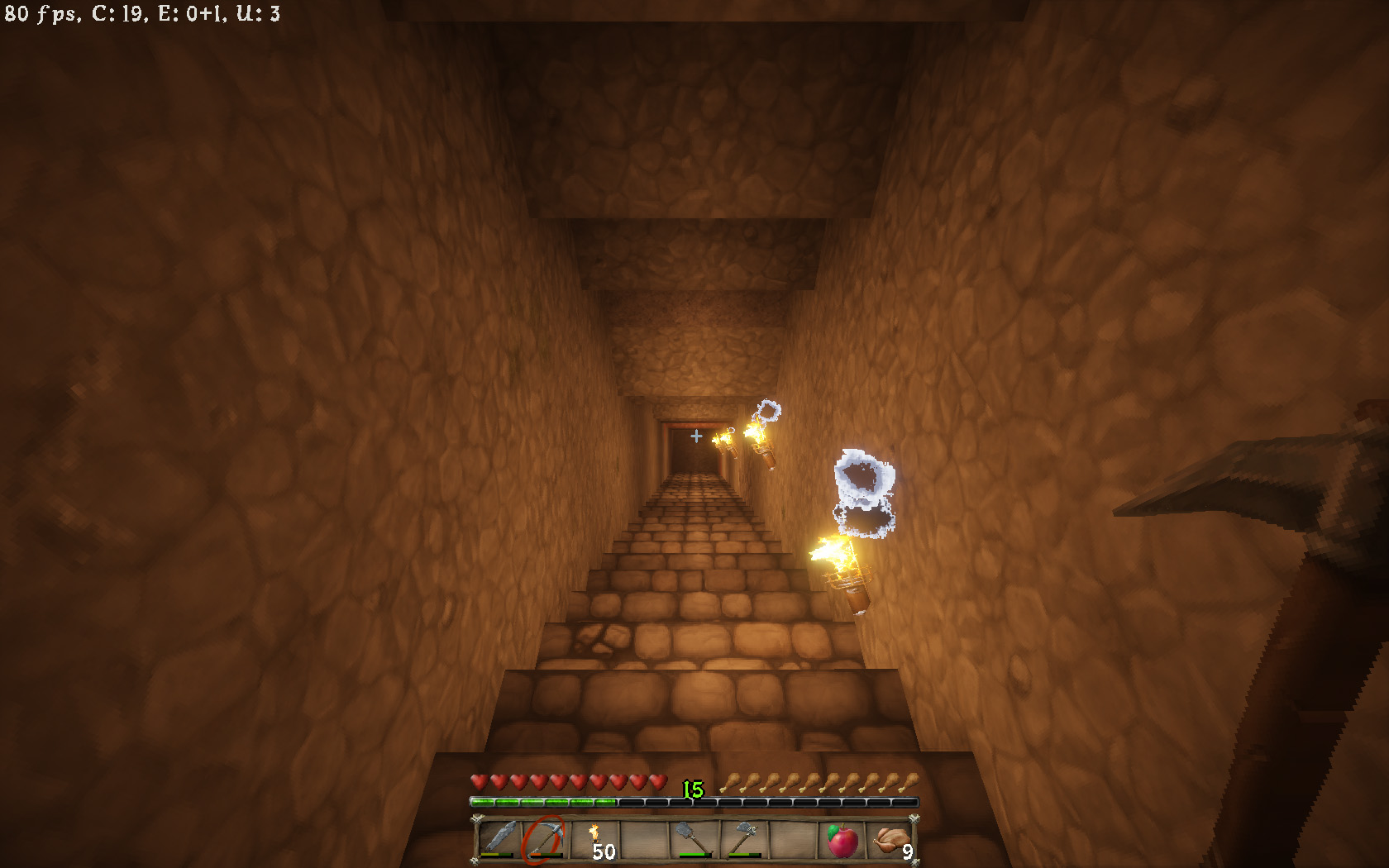
Task: Equip the shovel from the hotbar
Action: point(694,838)
